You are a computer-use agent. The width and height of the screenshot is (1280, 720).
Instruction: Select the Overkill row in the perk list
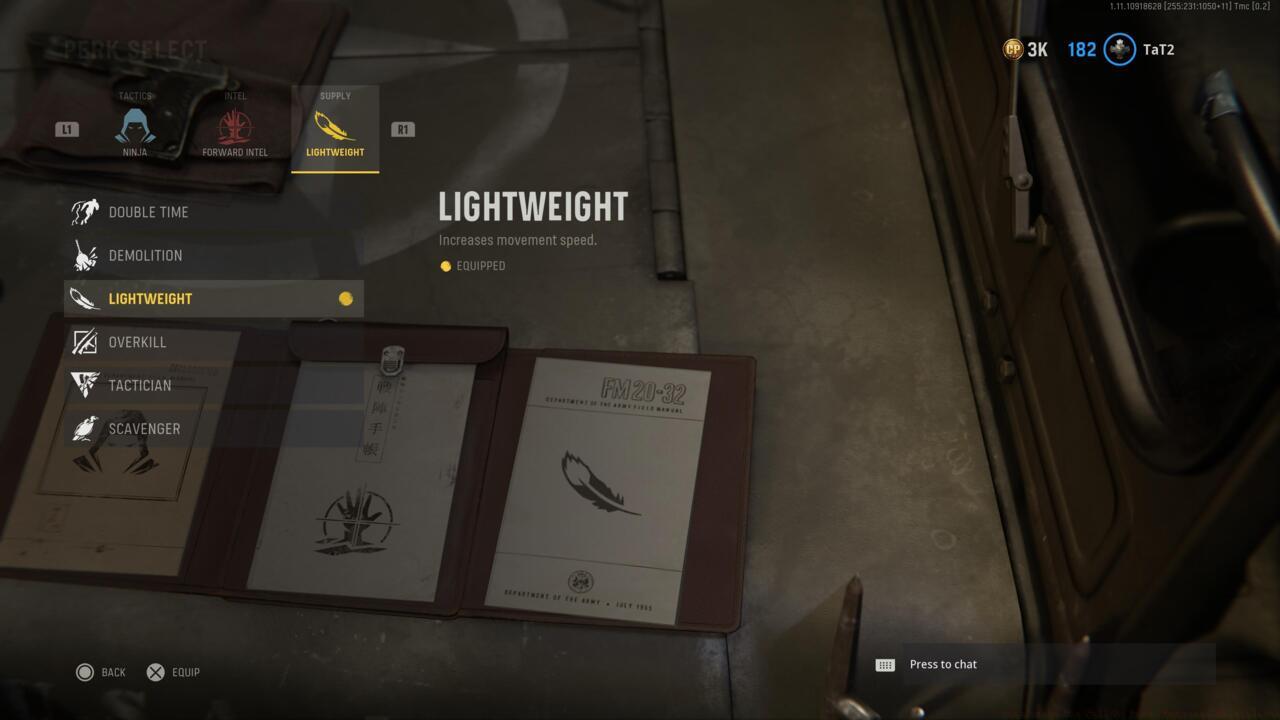point(200,342)
